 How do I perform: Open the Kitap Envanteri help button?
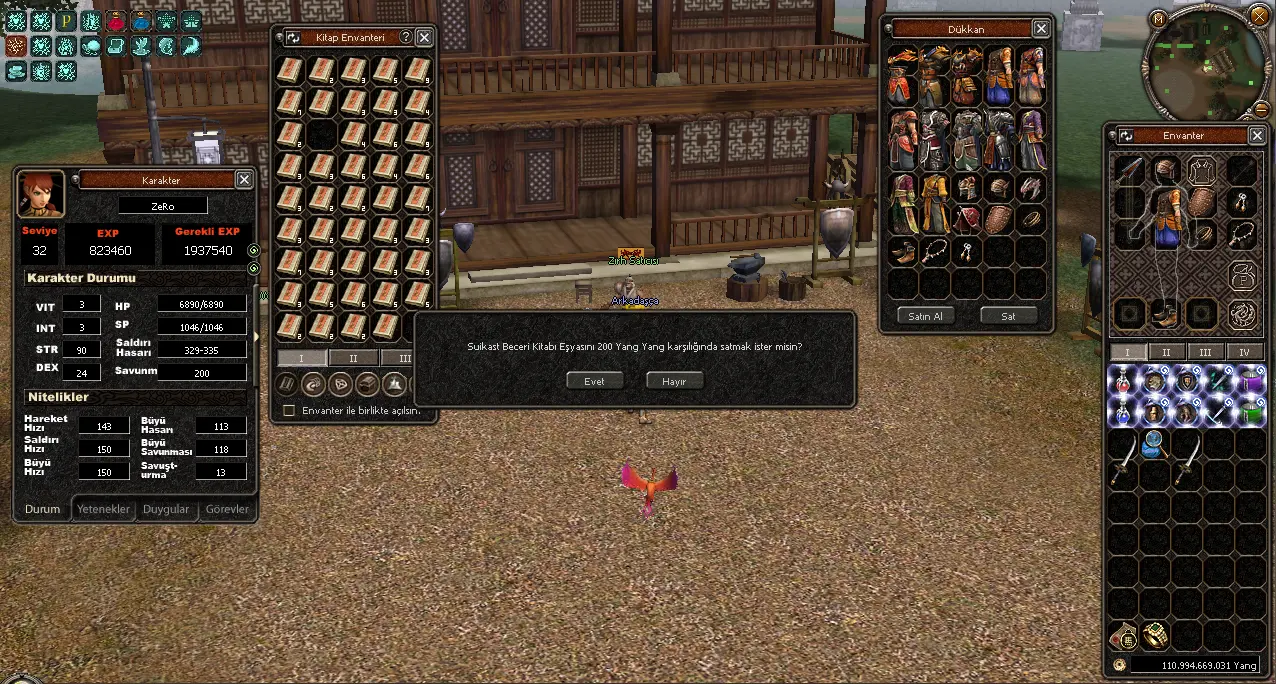click(406, 37)
